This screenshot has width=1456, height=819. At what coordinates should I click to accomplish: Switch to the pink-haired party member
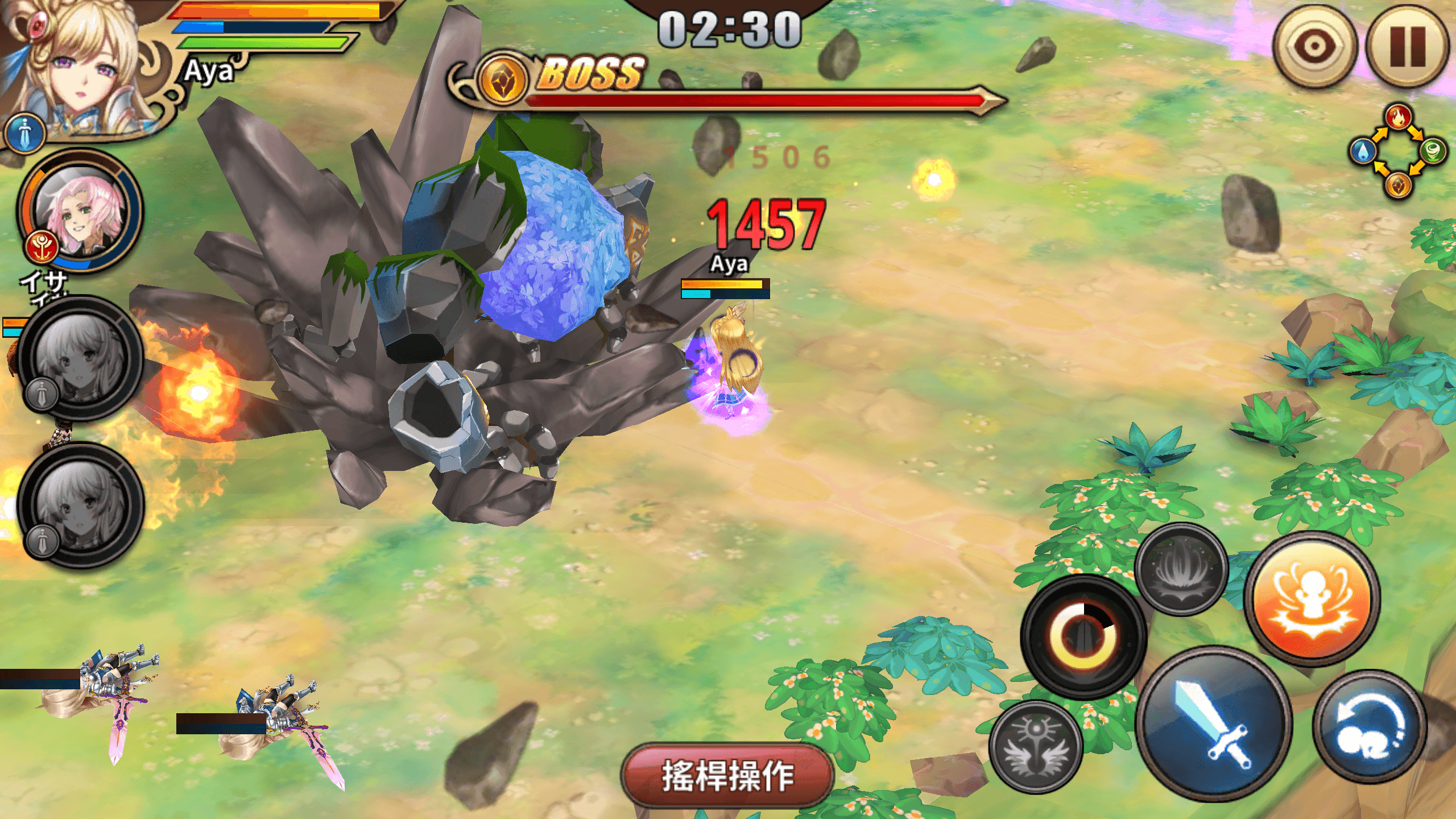80,212
